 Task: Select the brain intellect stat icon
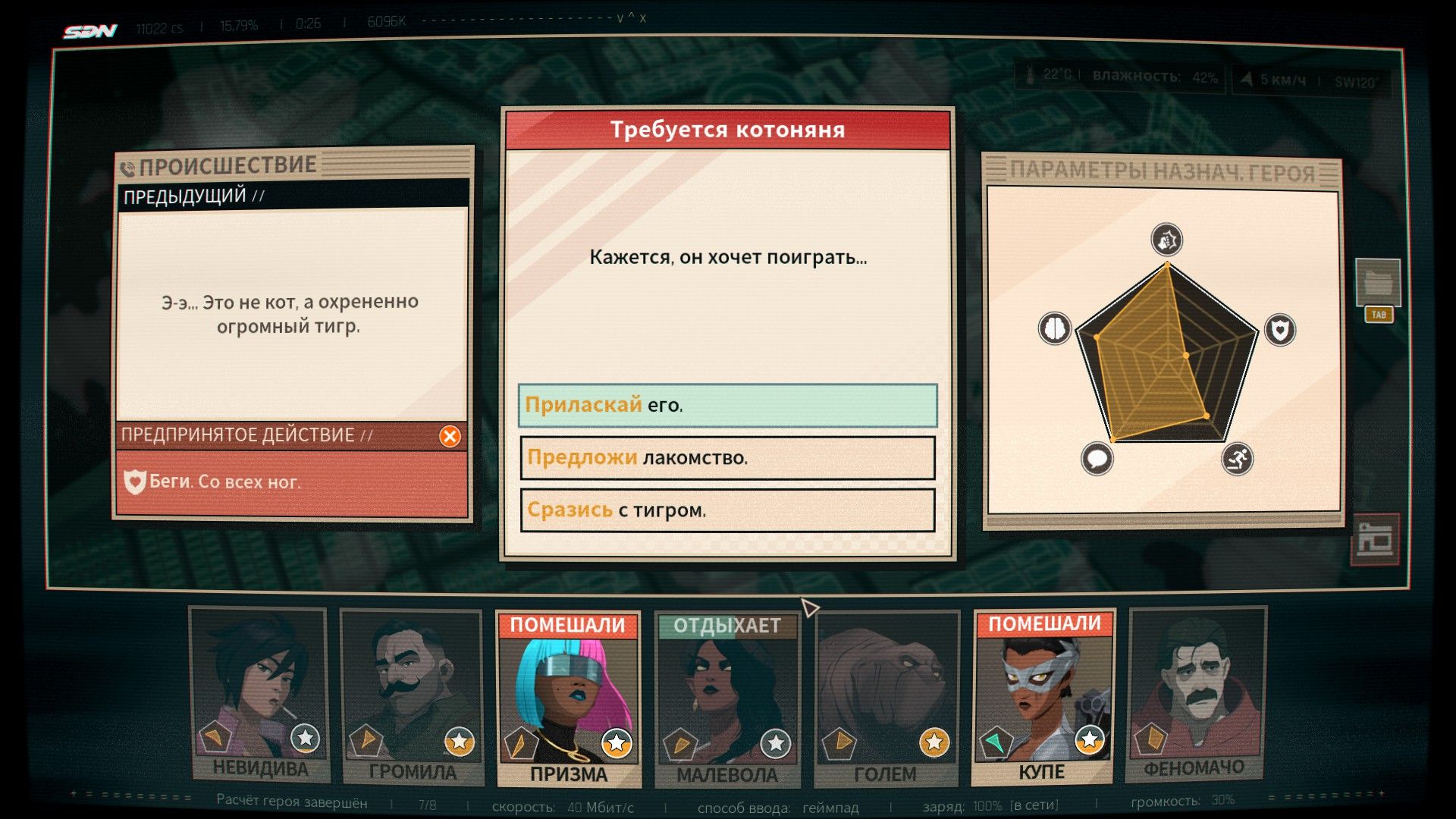coord(1055,328)
